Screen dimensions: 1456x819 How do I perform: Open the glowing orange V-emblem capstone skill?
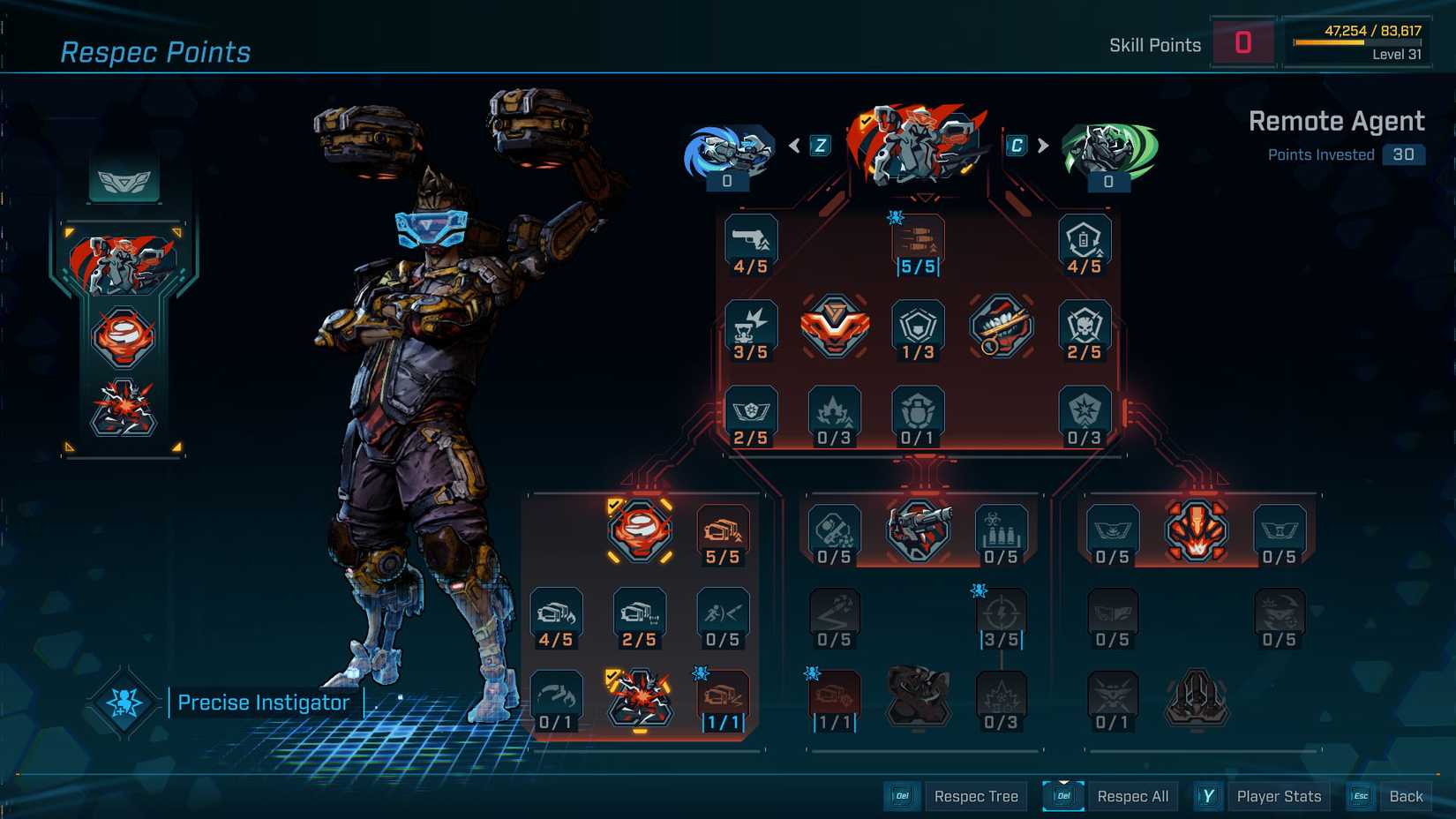click(834, 328)
